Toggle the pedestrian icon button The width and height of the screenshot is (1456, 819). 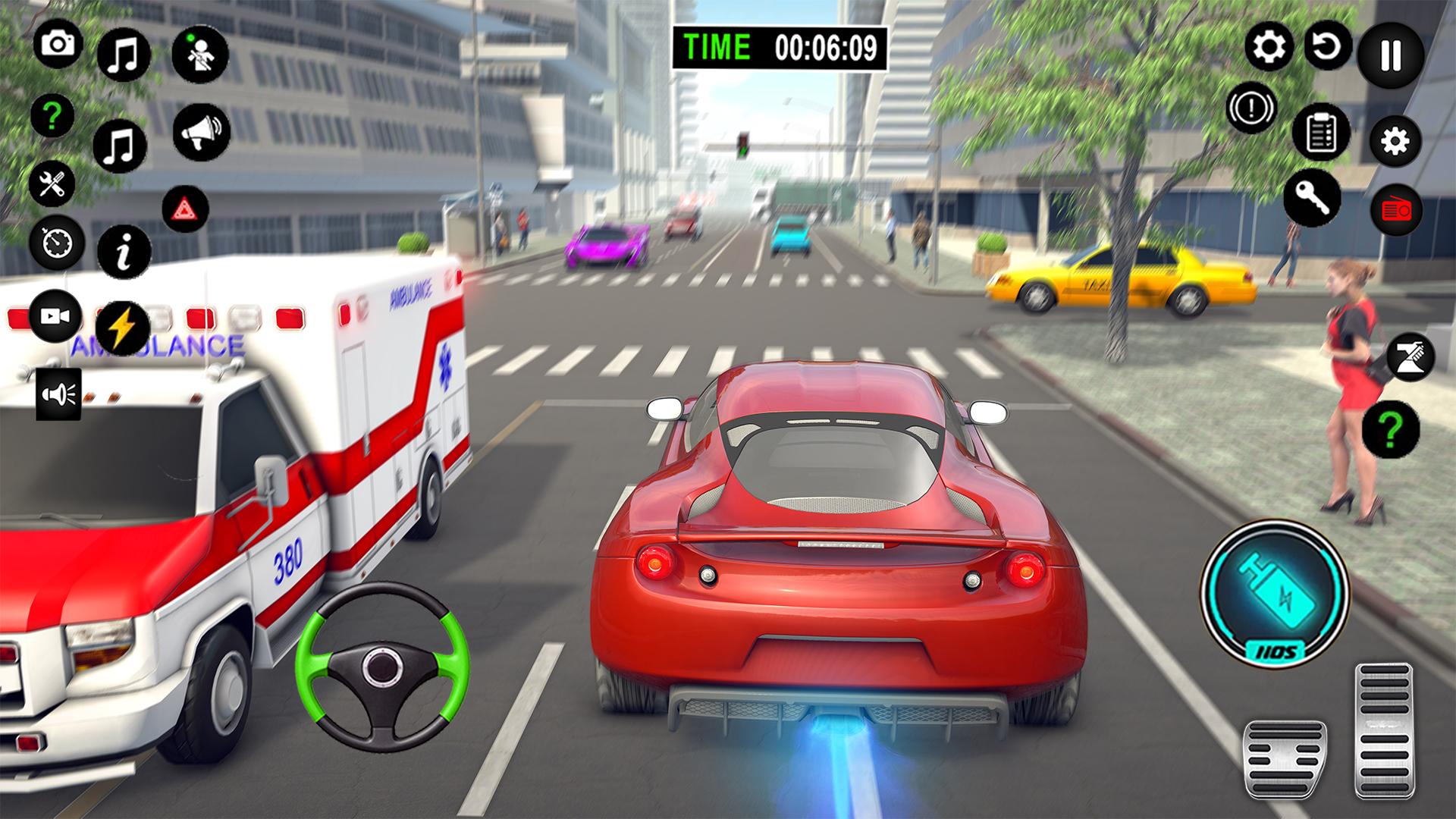tap(200, 55)
